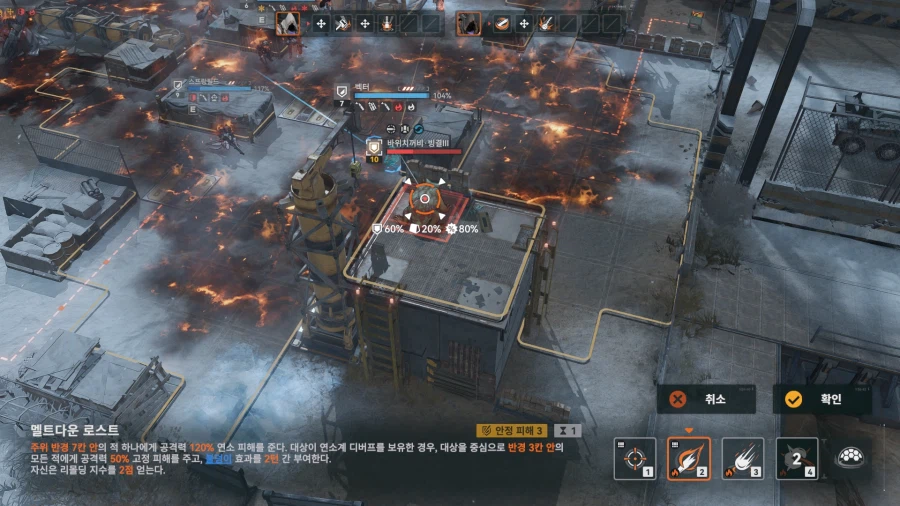Confirm the attack with the 확인 button
Screen dimensions: 900x506
(821, 399)
